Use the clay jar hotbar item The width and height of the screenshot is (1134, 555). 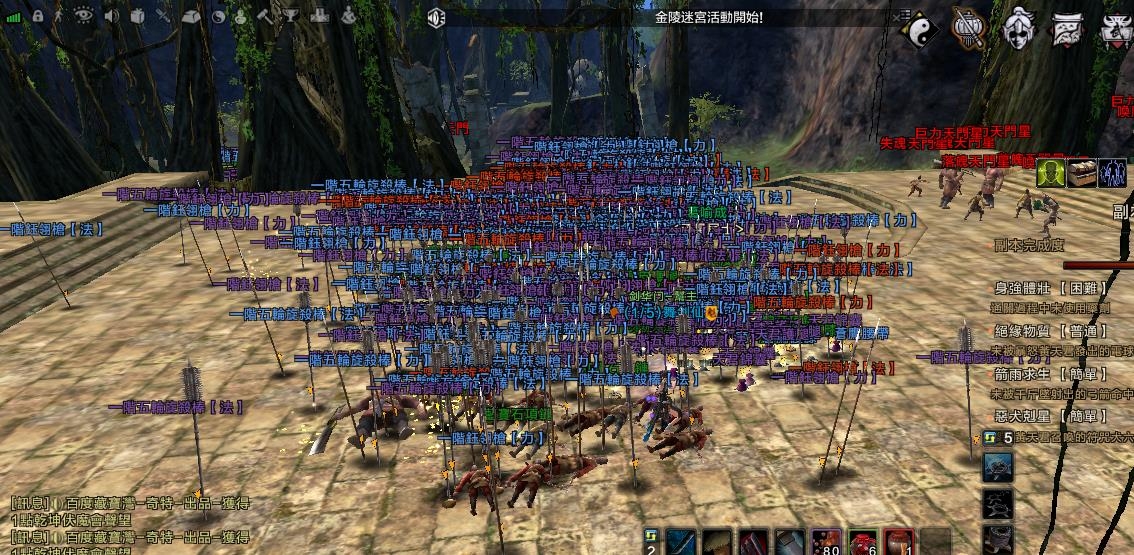click(x=899, y=541)
